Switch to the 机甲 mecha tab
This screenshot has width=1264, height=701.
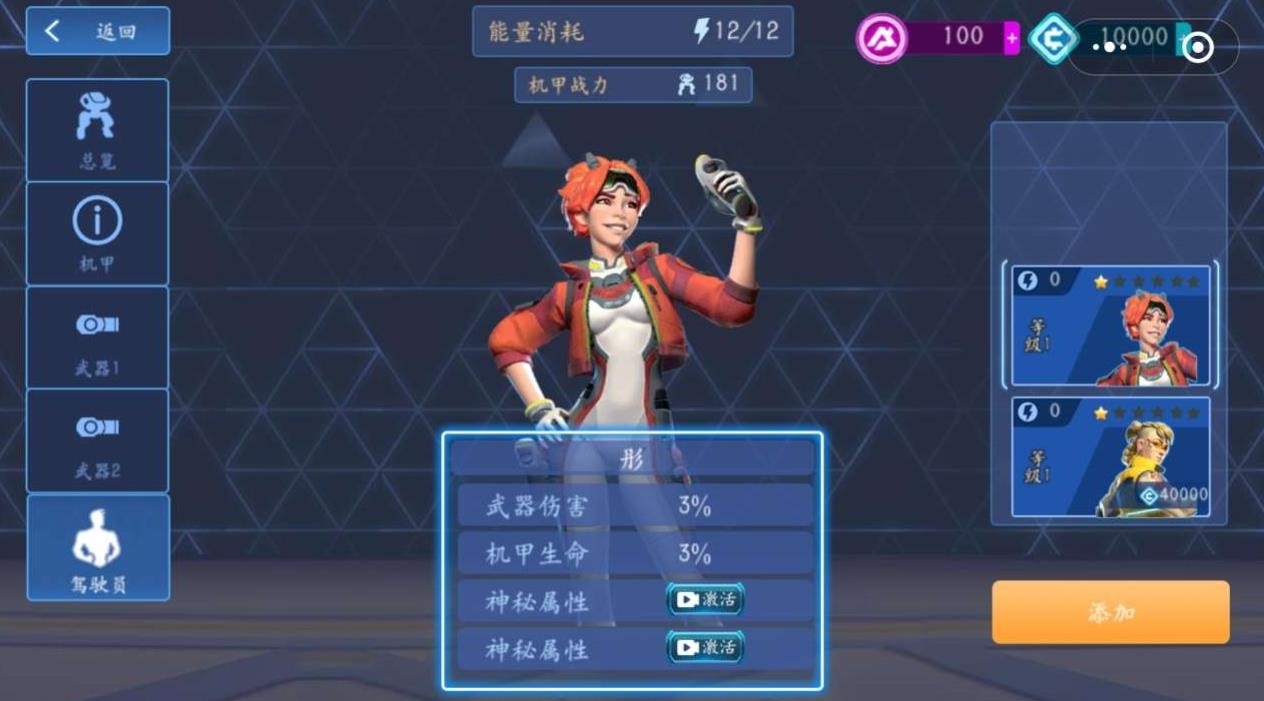click(97, 234)
